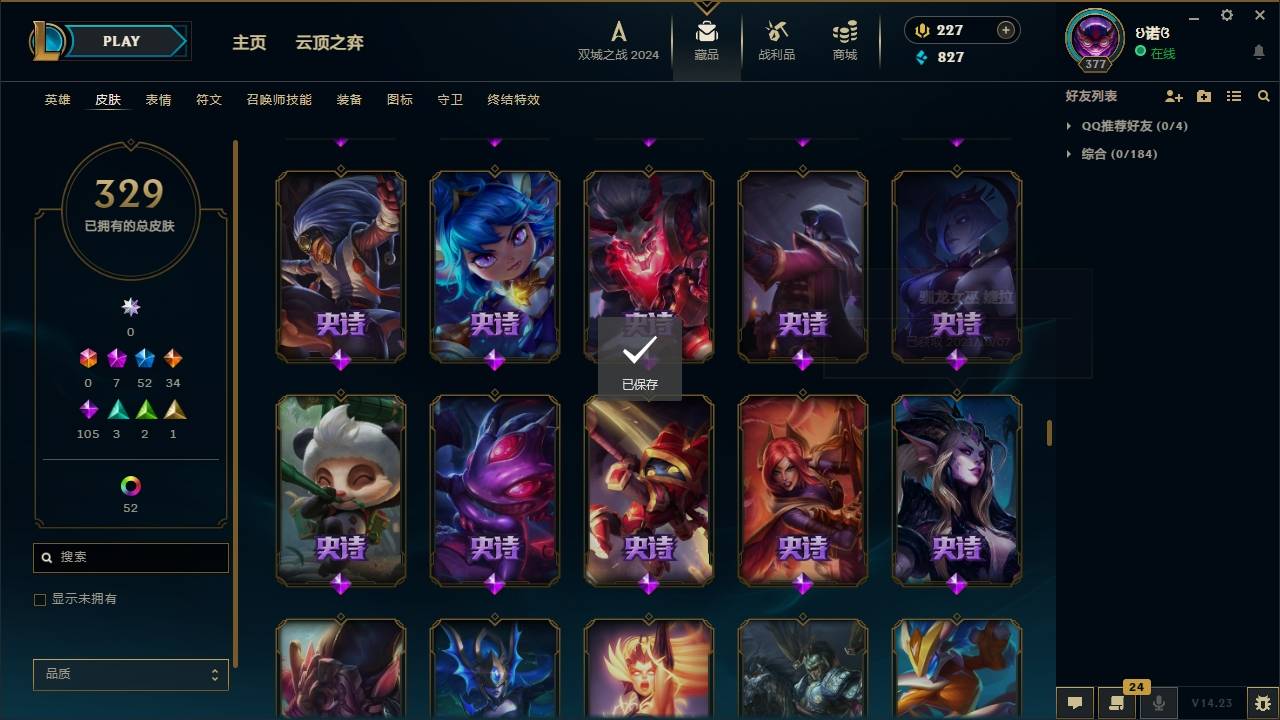Open the friends list search icon

click(x=1264, y=96)
